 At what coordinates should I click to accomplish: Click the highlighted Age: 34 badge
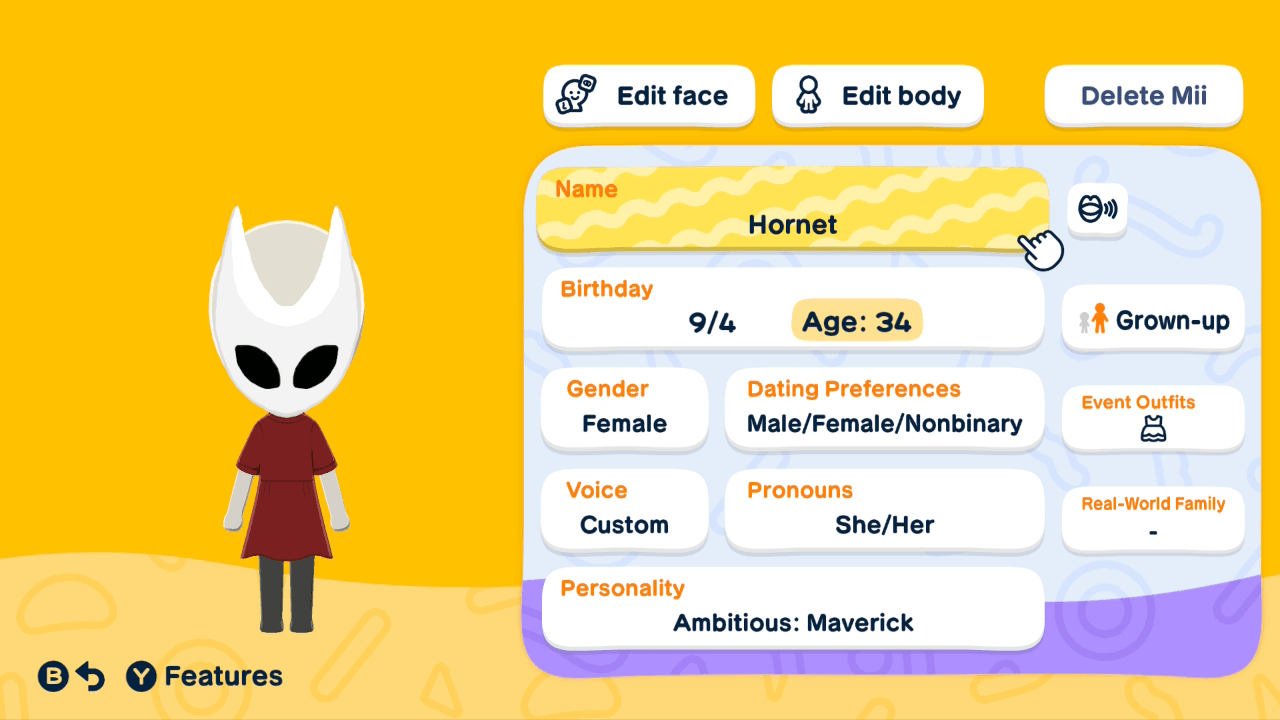click(x=857, y=320)
